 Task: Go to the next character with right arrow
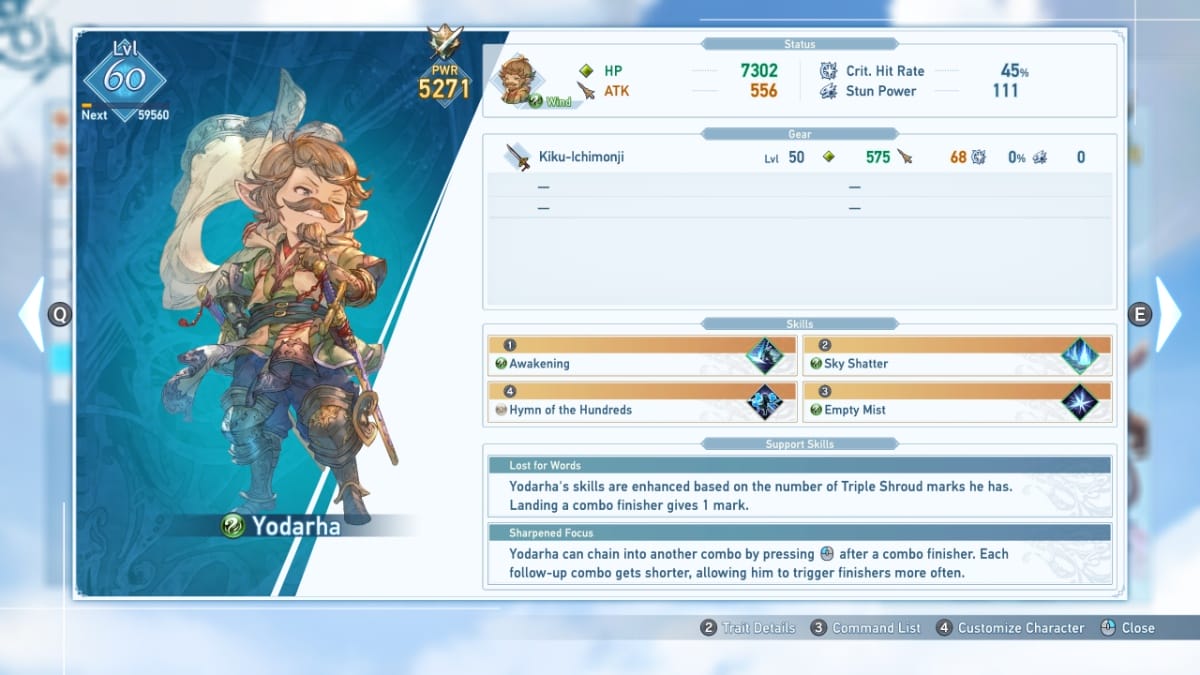[x=1168, y=314]
